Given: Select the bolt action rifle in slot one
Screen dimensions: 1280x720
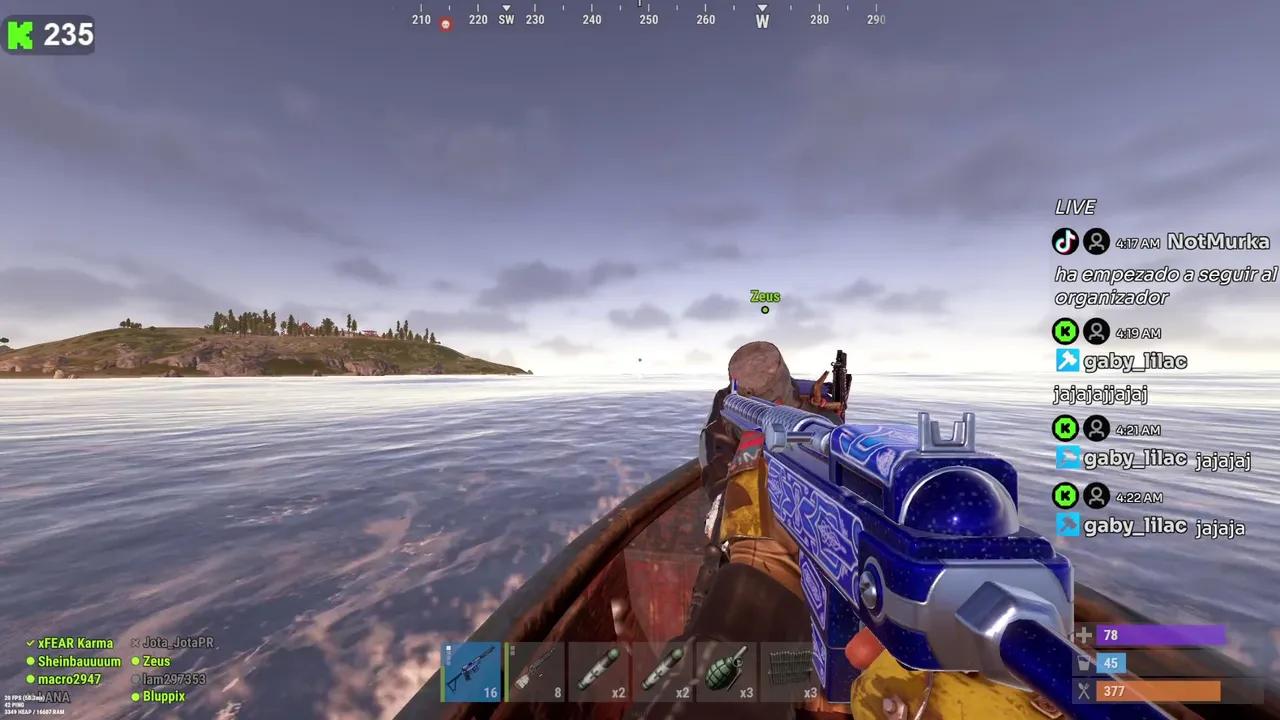Looking at the screenshot, I should [470, 670].
